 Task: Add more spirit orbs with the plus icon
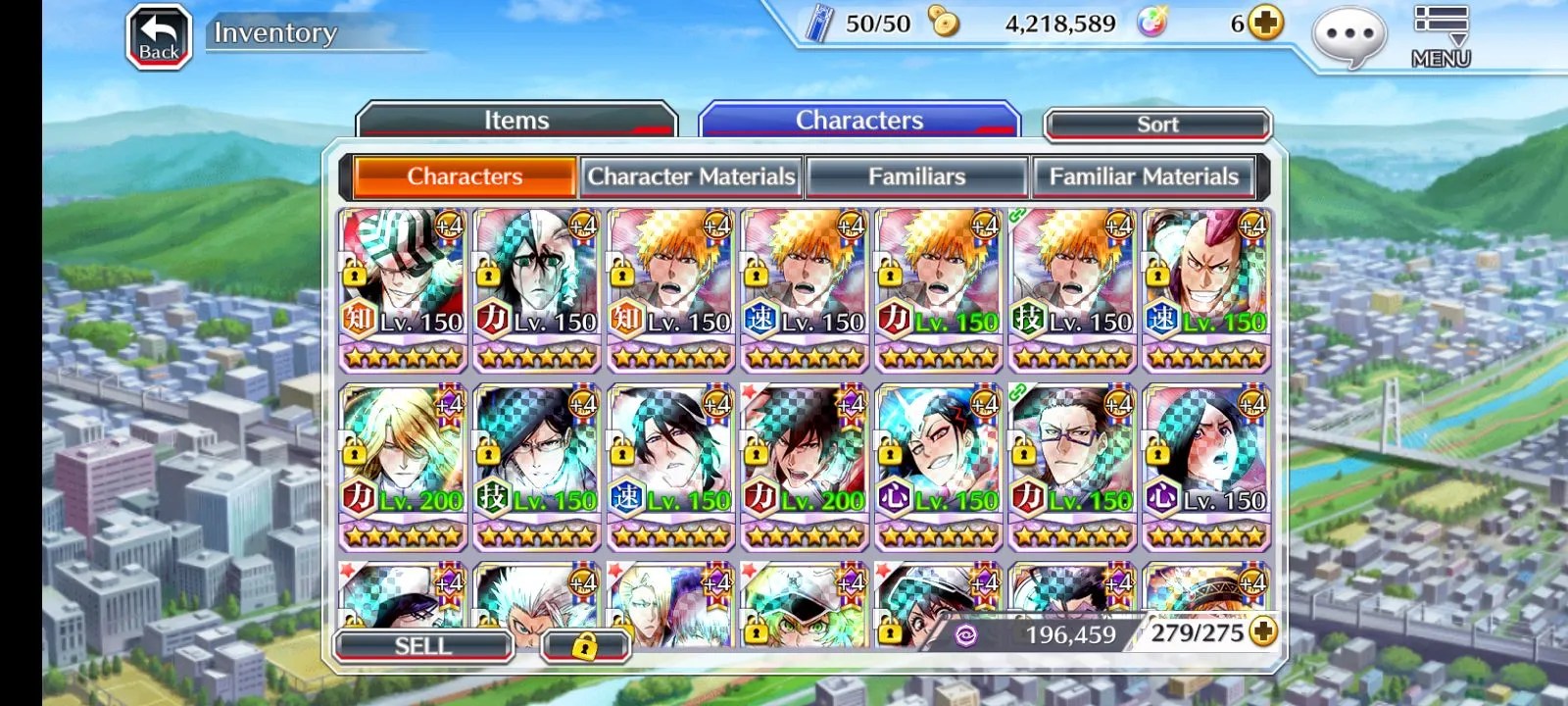(1265, 23)
